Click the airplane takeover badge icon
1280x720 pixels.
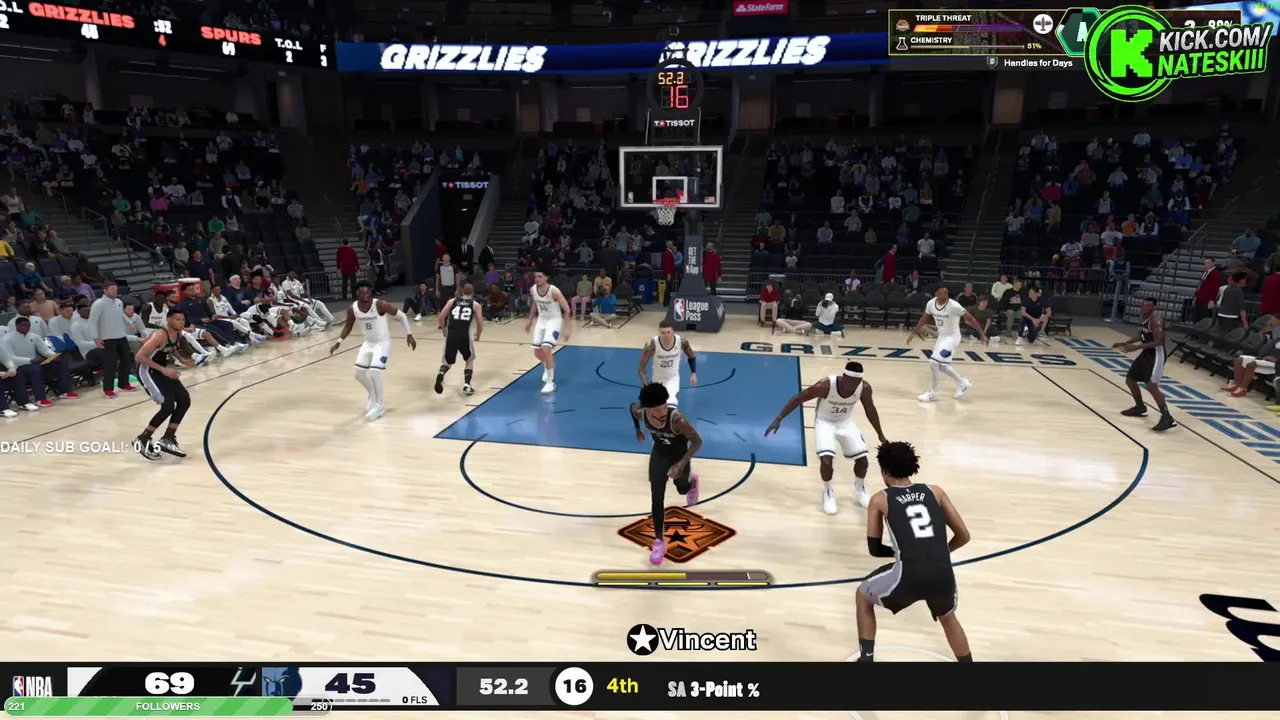[1042, 24]
